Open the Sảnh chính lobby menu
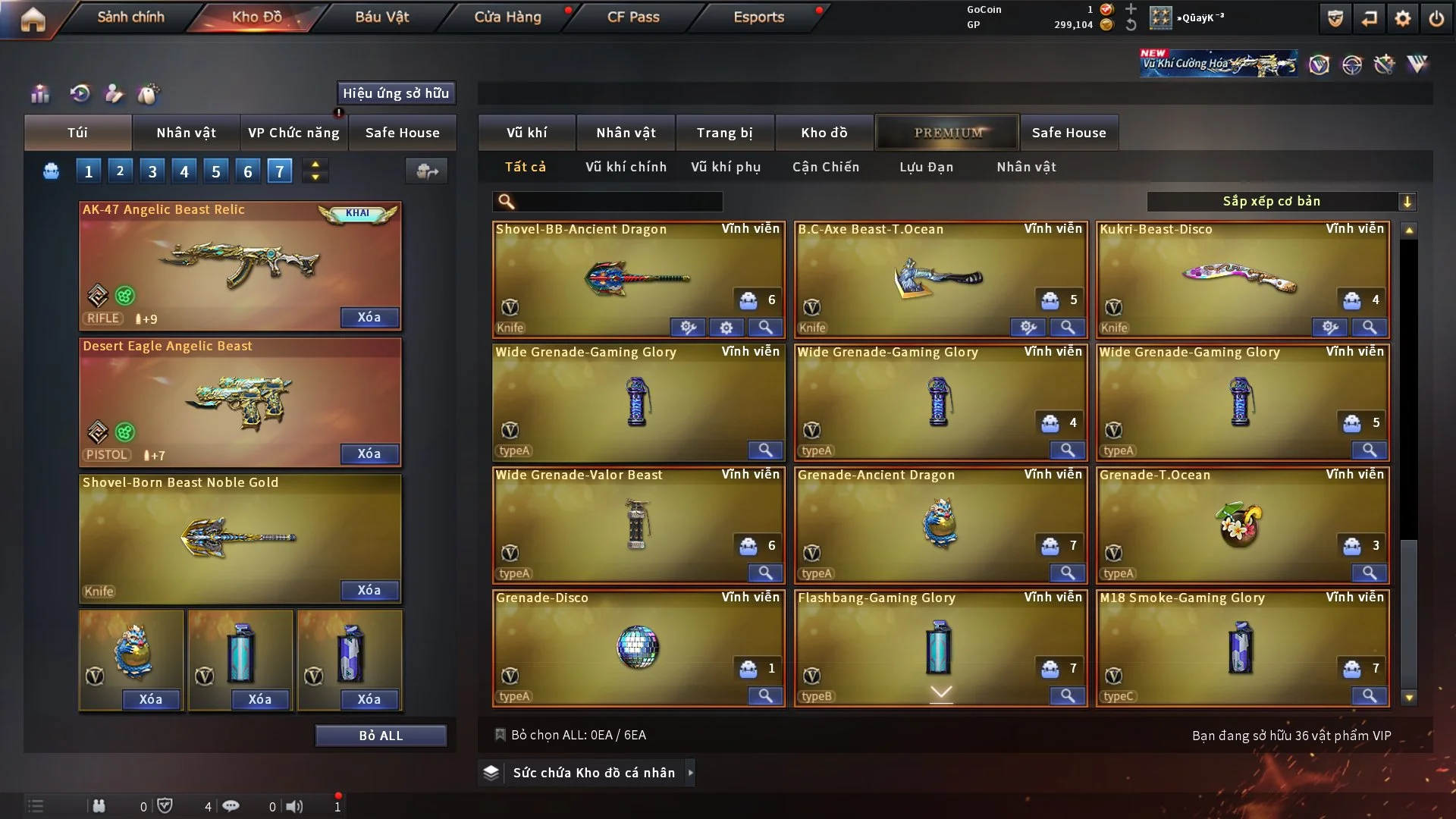Screen dimensions: 1456x819 pyautogui.click(x=130, y=17)
